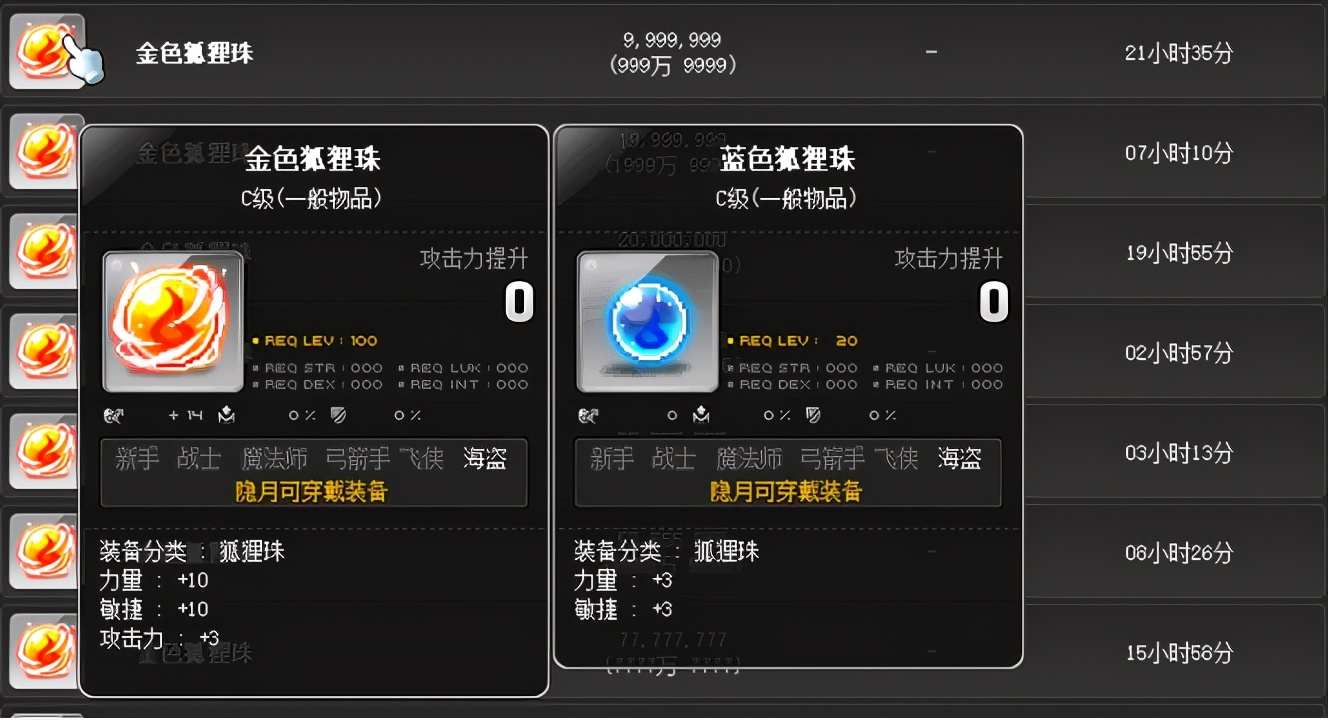
Task: Select the bottom fox bead icon in the left column
Action: click(47, 651)
